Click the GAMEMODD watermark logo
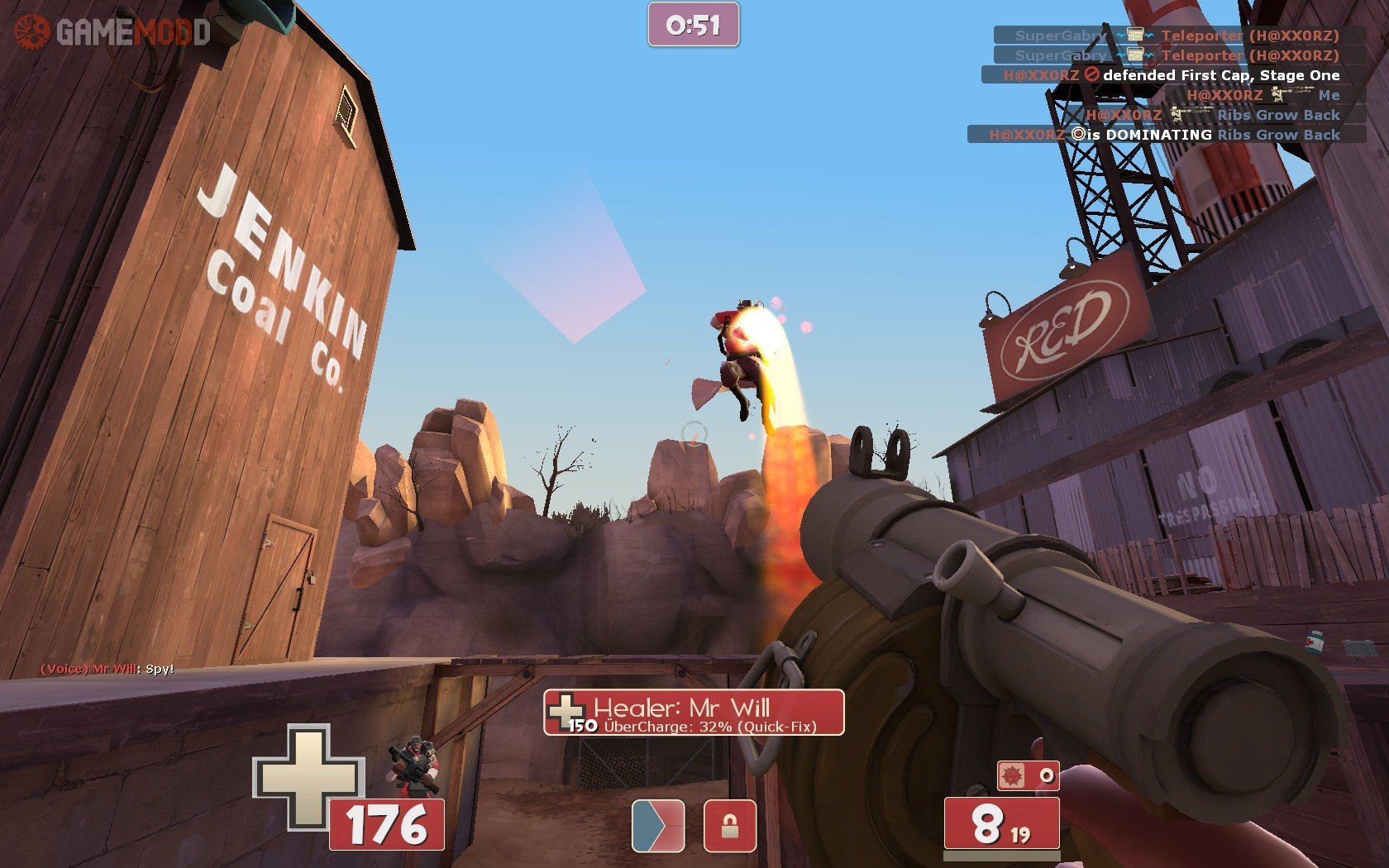This screenshot has width=1389, height=868. tap(112, 32)
